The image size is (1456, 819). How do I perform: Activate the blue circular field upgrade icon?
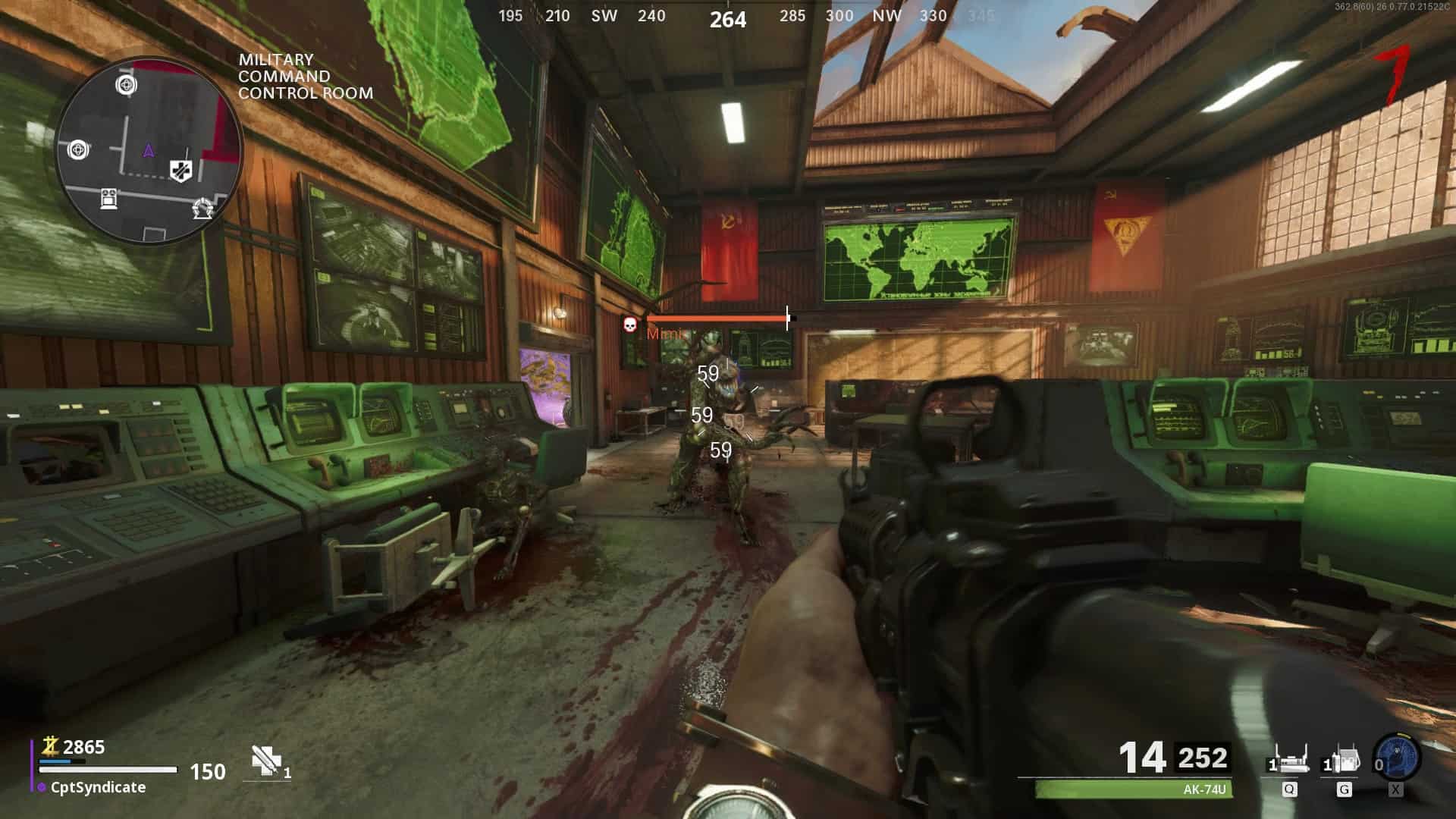click(1397, 757)
